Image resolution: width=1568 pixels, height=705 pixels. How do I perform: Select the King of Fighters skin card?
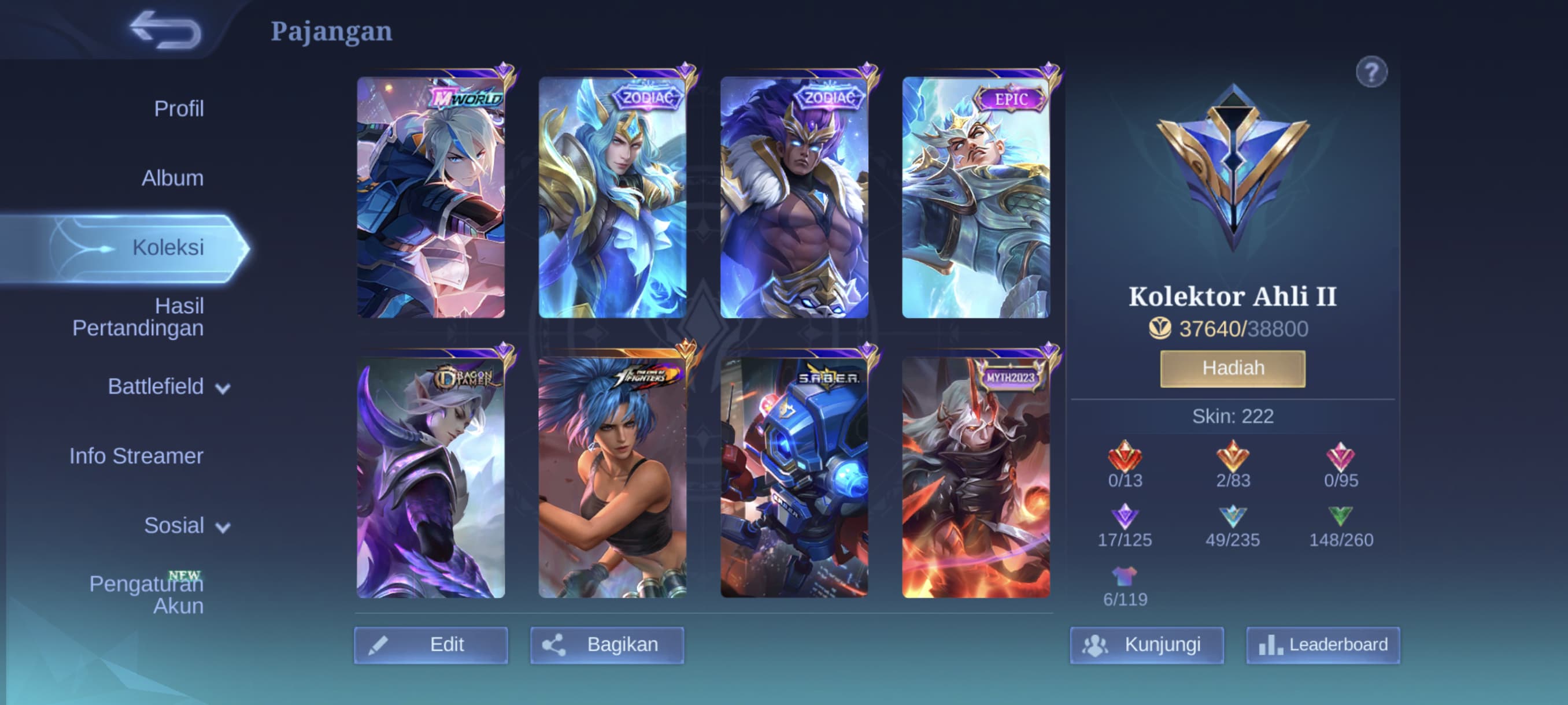[x=612, y=477]
